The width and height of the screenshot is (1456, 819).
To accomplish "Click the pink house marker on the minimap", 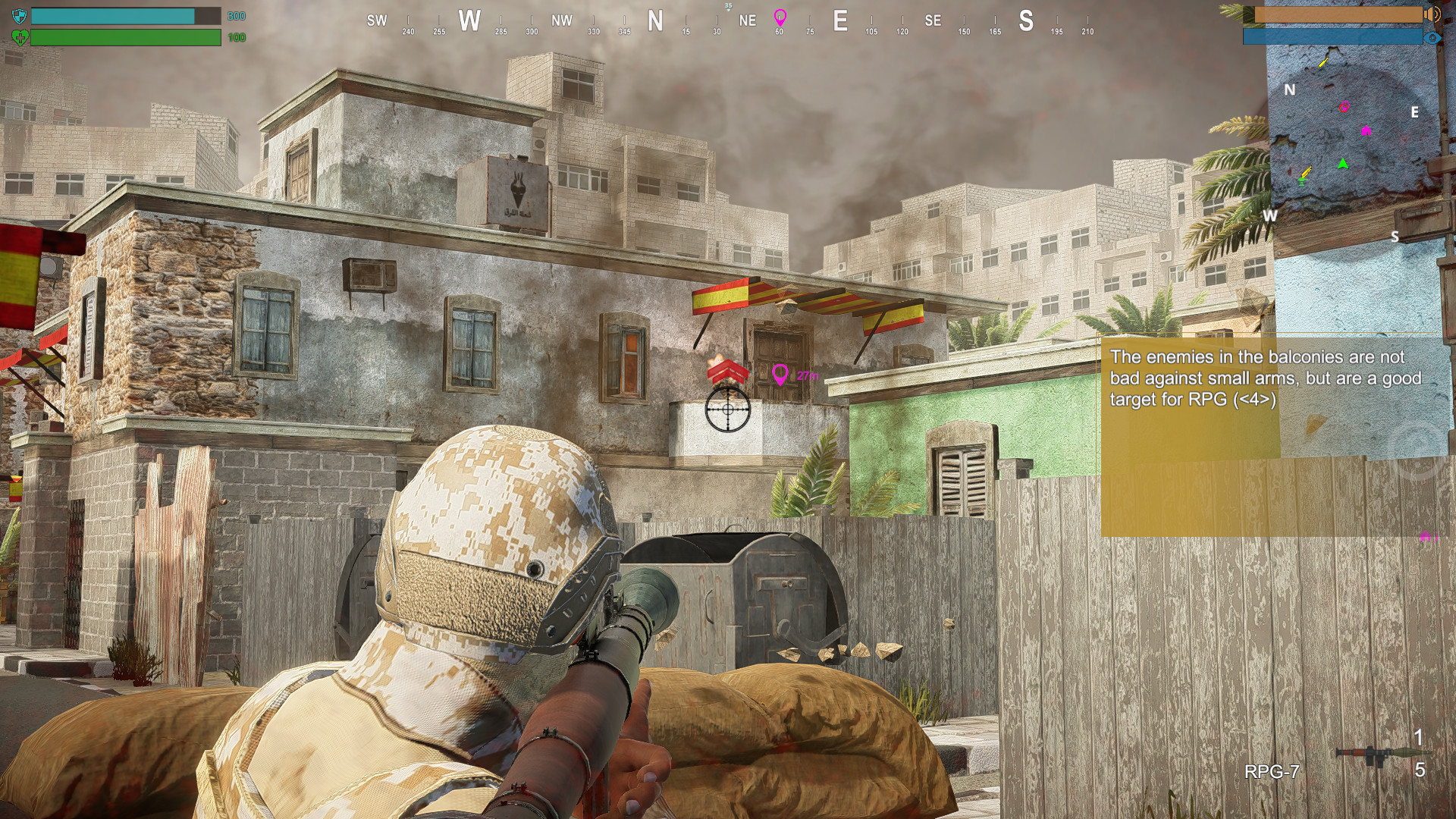I will pyautogui.click(x=1366, y=130).
